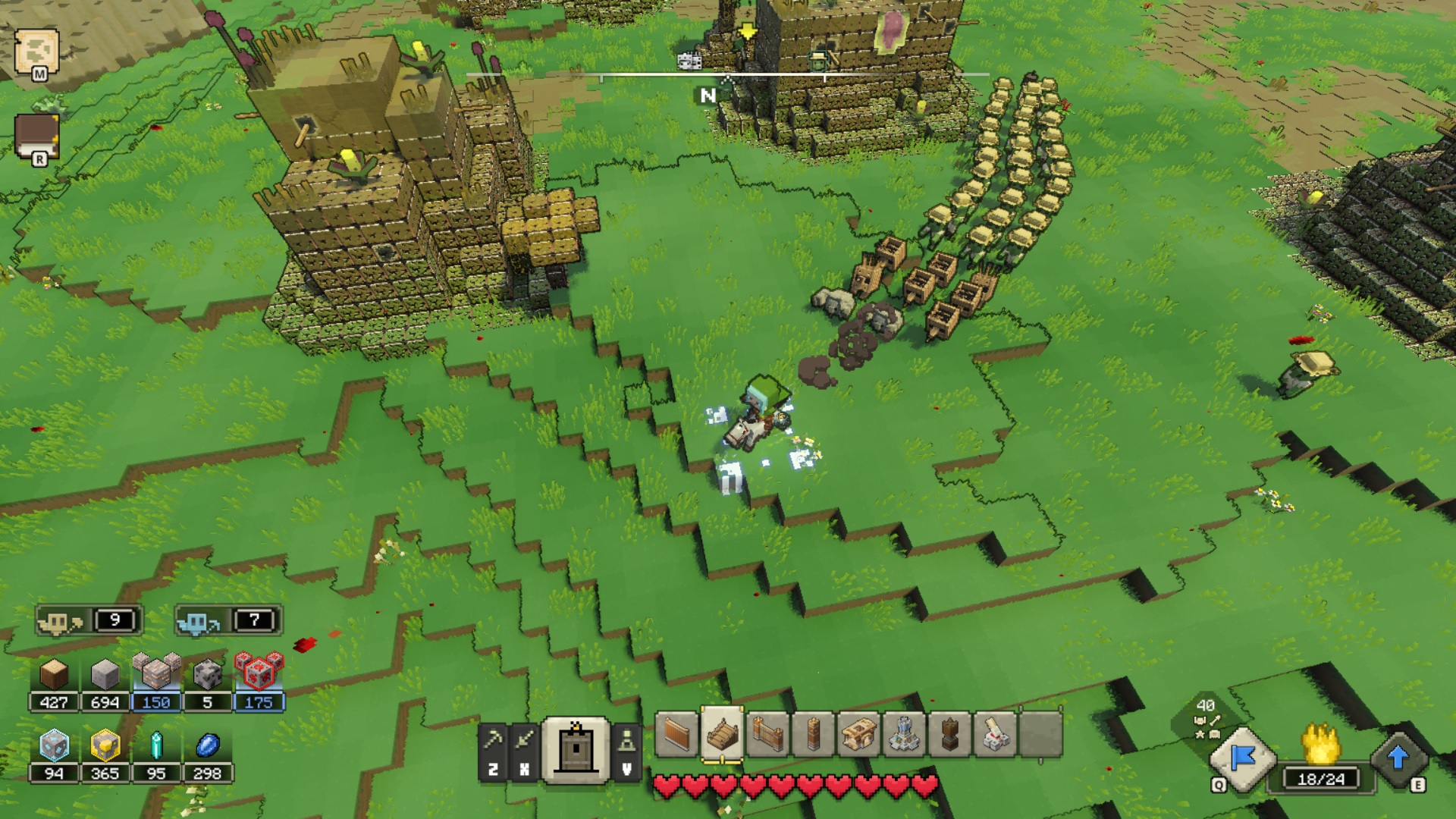This screenshot has height=819, width=1456.
Task: Select the wood resource icon
Action: (x=54, y=674)
